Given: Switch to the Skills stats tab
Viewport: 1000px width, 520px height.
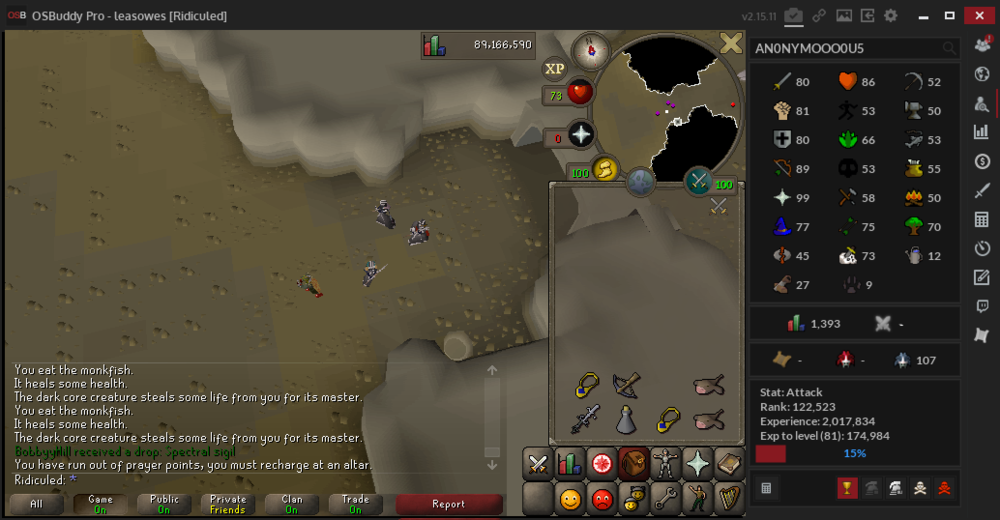Looking at the screenshot, I should point(570,464).
